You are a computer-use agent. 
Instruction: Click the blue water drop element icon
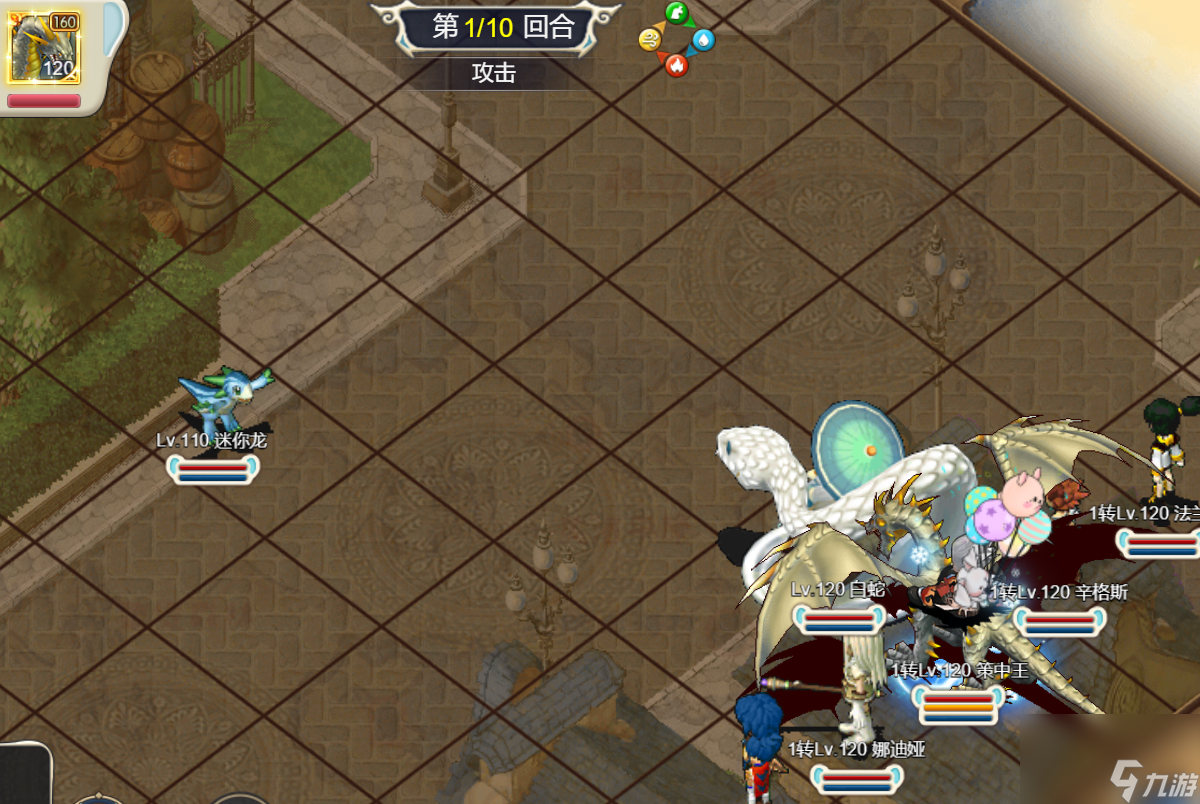click(x=703, y=40)
